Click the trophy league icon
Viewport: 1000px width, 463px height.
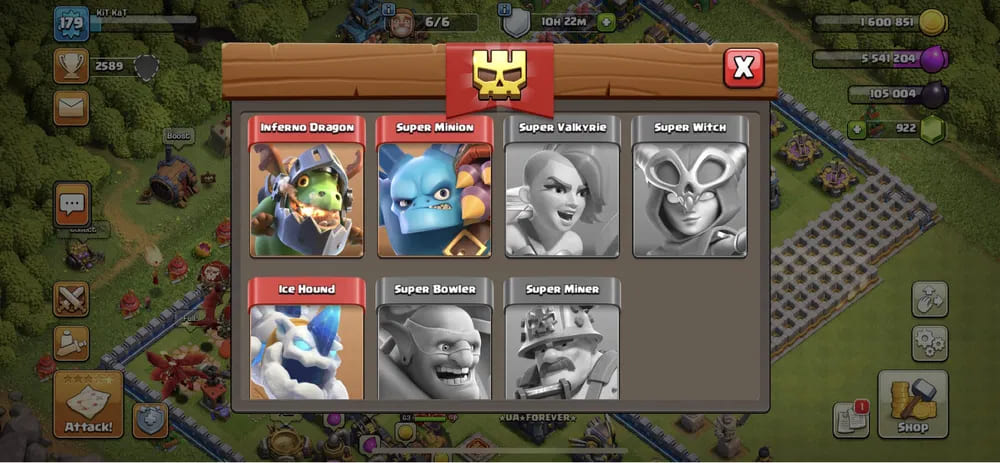click(71, 67)
